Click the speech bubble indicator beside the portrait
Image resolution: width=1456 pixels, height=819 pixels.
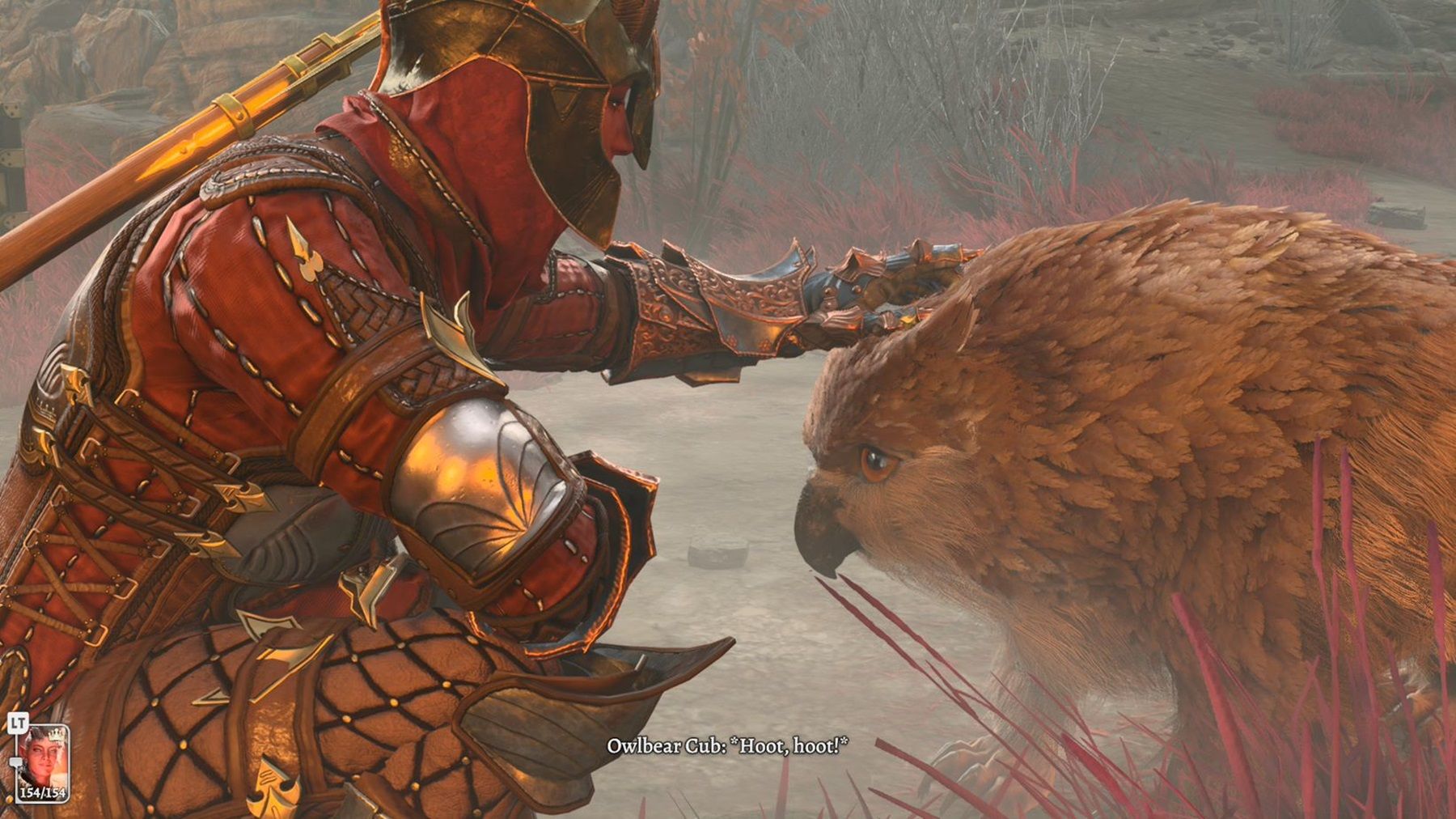click(16, 762)
